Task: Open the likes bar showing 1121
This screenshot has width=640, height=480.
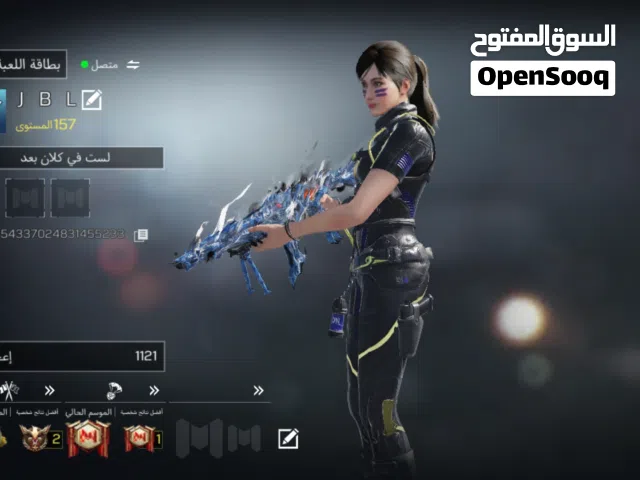Action: (x=82, y=355)
